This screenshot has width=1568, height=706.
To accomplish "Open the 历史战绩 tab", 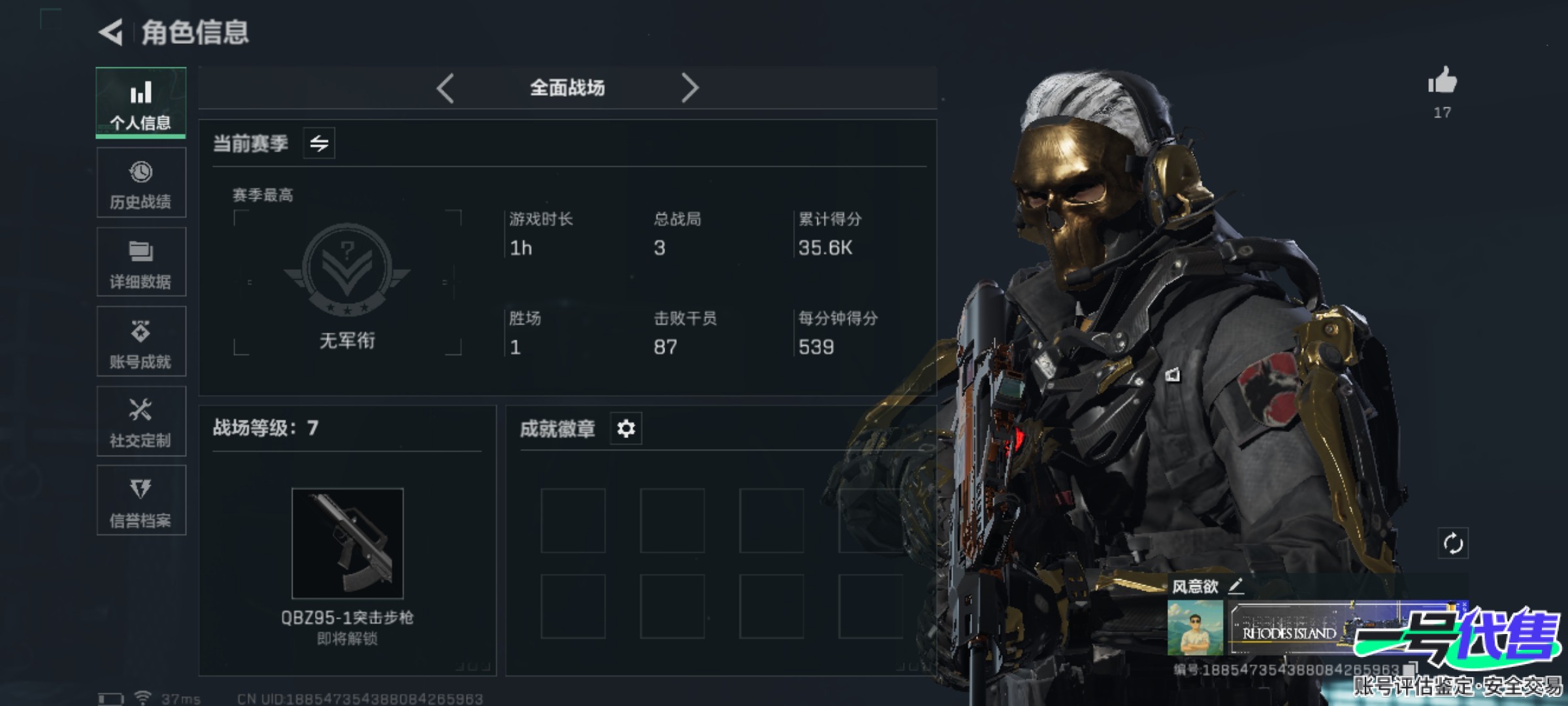I will pyautogui.click(x=141, y=183).
